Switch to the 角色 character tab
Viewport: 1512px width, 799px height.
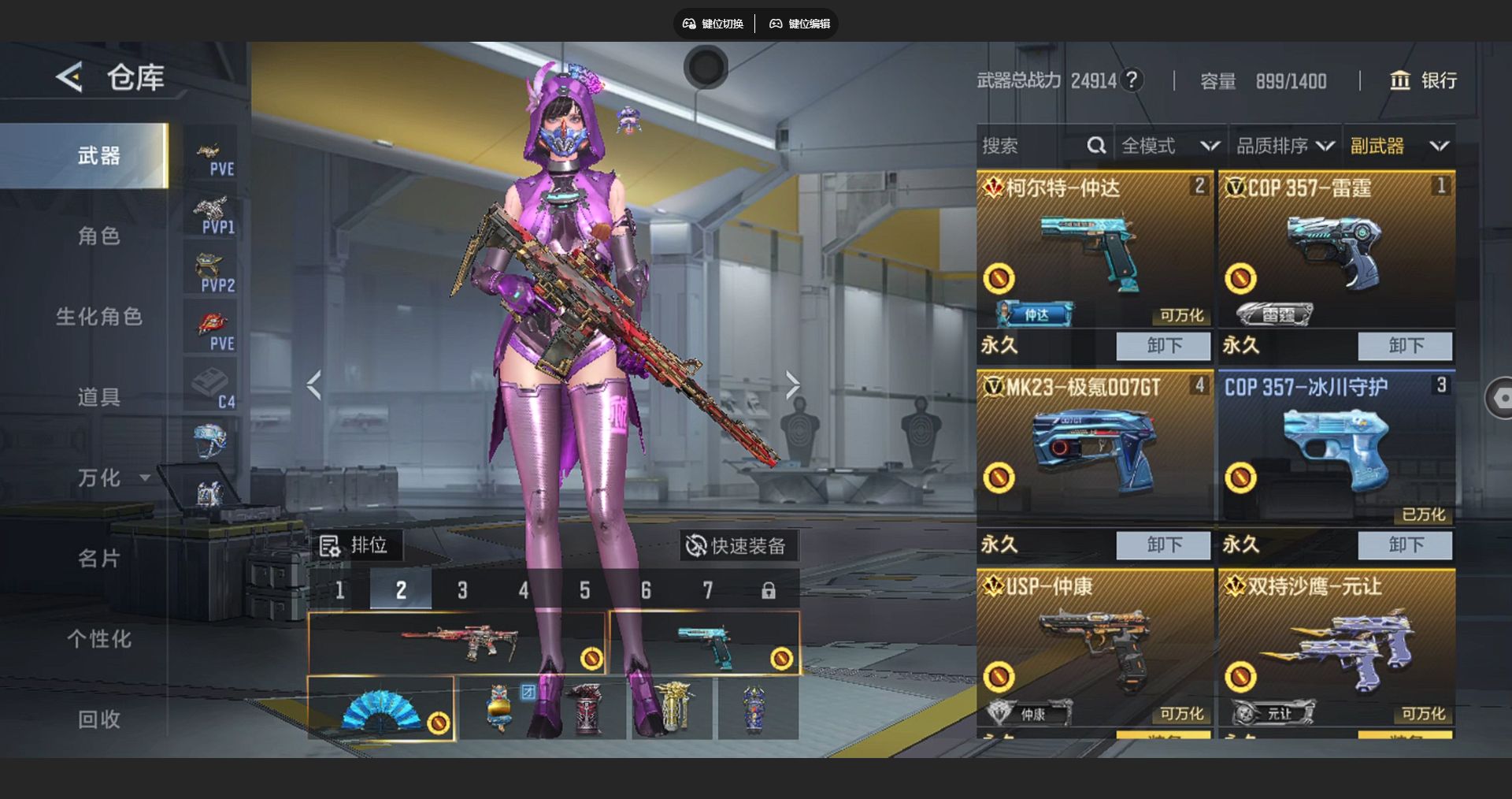(98, 236)
